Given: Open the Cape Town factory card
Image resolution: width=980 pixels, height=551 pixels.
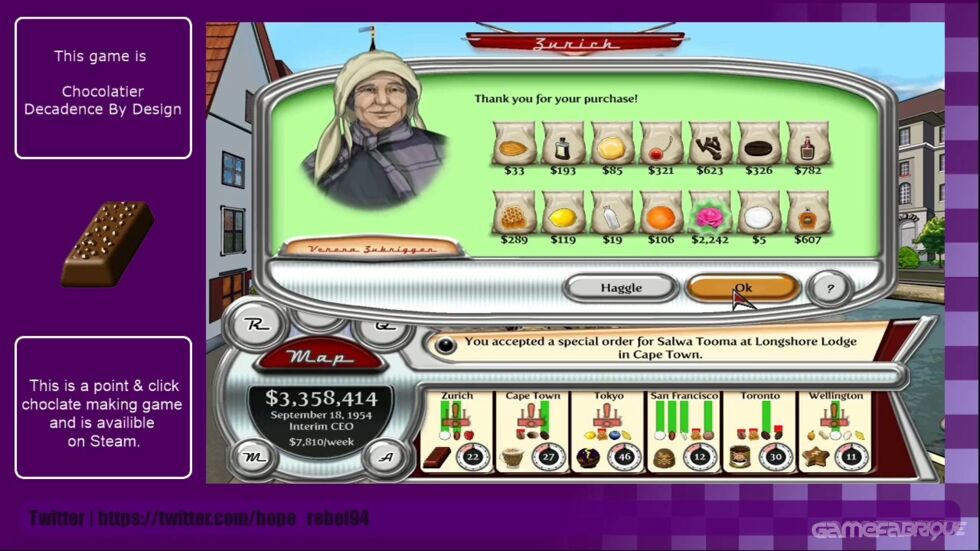Looking at the screenshot, I should pos(531,431).
